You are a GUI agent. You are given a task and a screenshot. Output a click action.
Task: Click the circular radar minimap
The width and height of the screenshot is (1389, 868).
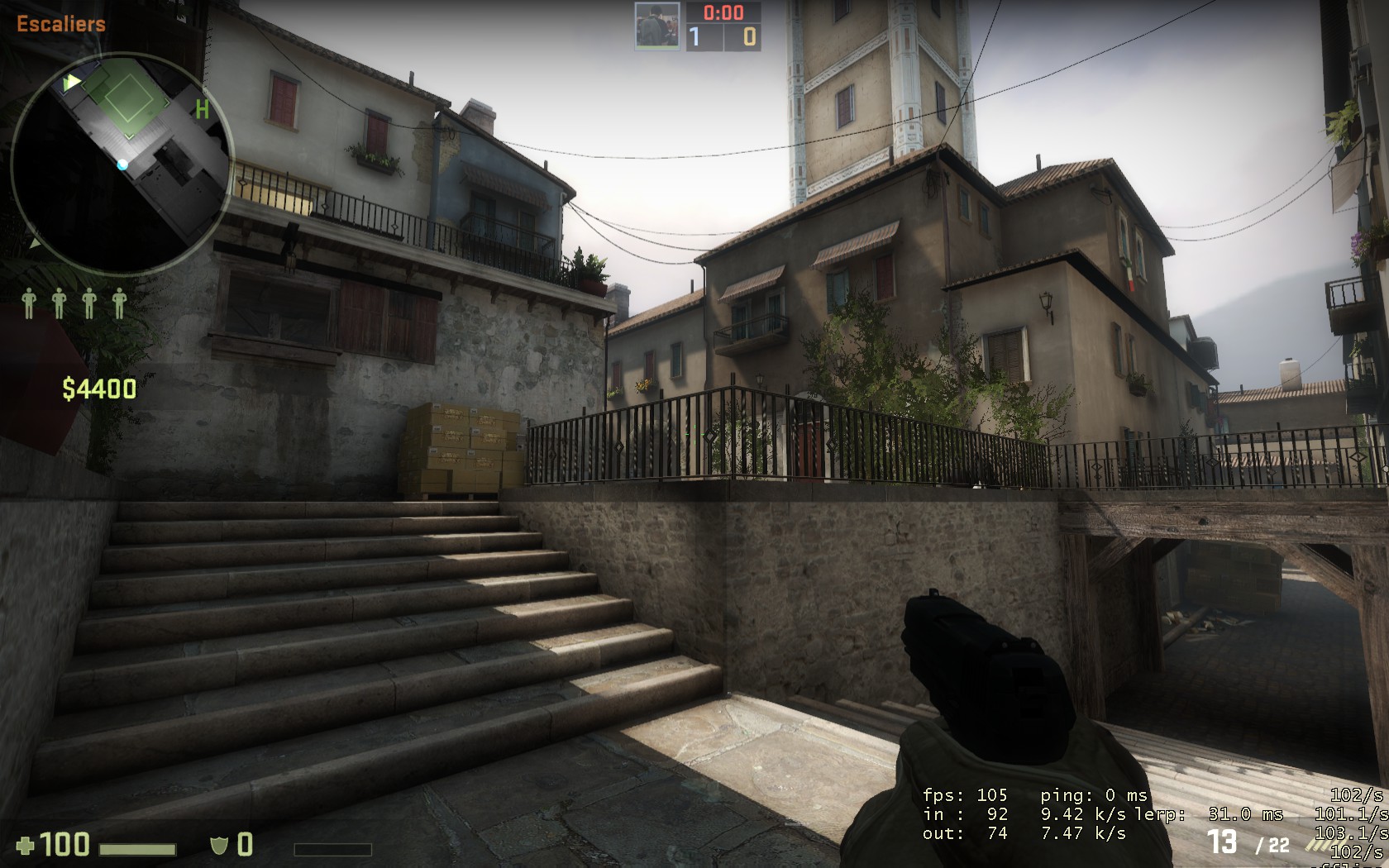pos(122,163)
